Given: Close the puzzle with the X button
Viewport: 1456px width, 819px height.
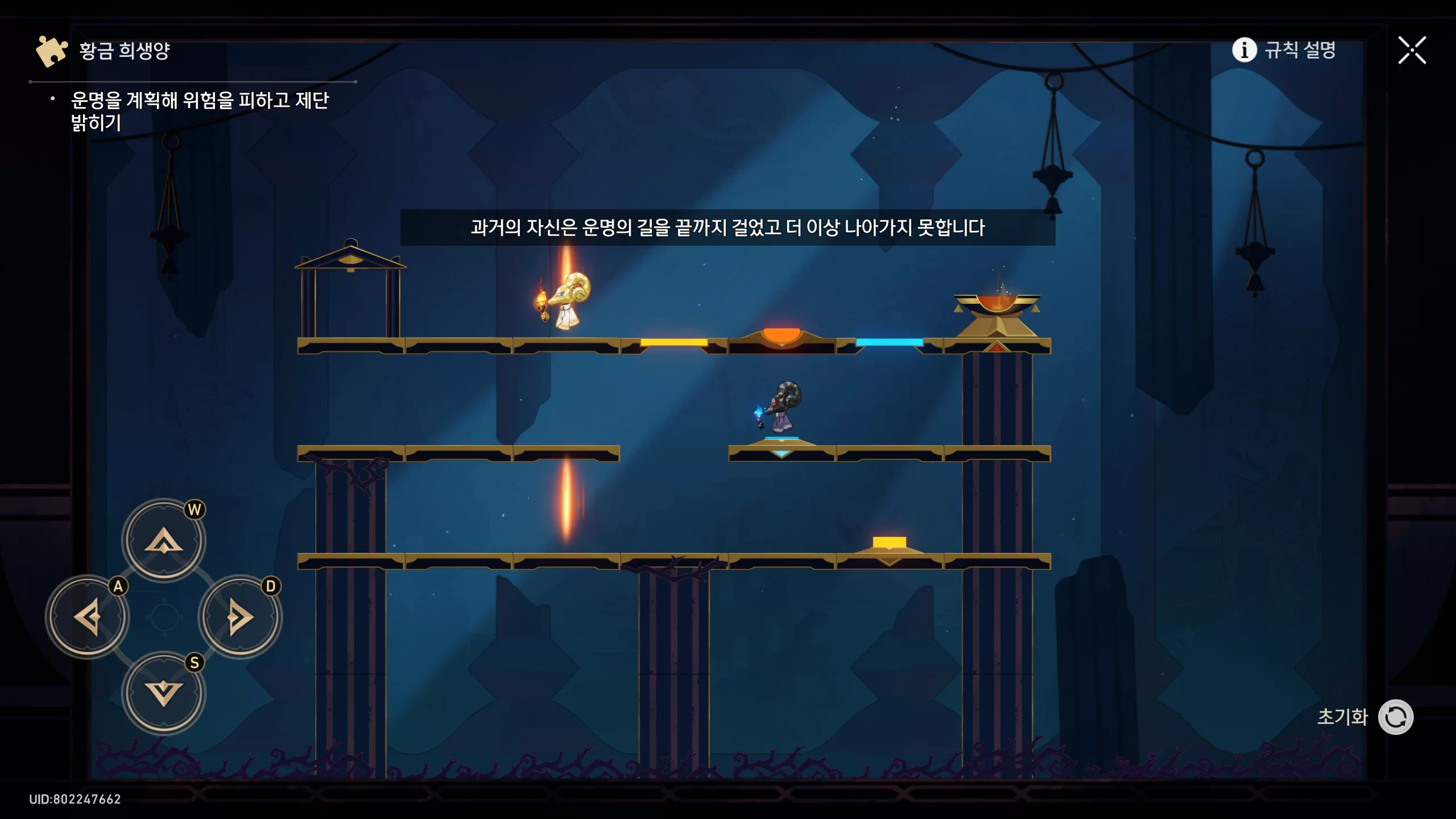Looking at the screenshot, I should click(x=1412, y=51).
